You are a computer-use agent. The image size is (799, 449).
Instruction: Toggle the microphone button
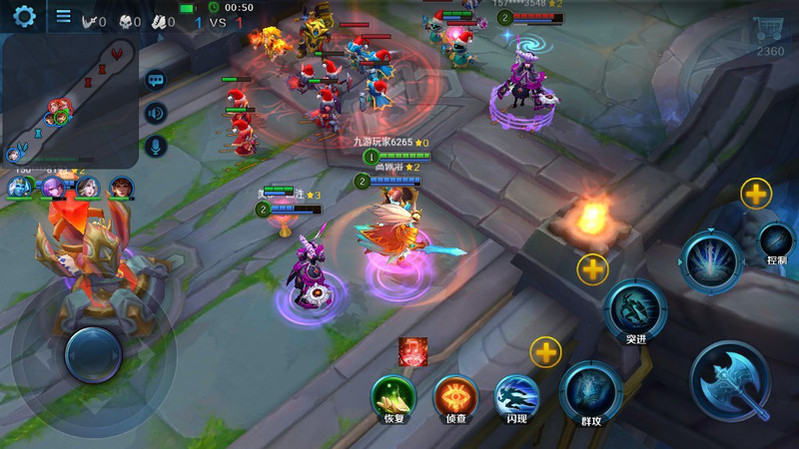[x=155, y=147]
